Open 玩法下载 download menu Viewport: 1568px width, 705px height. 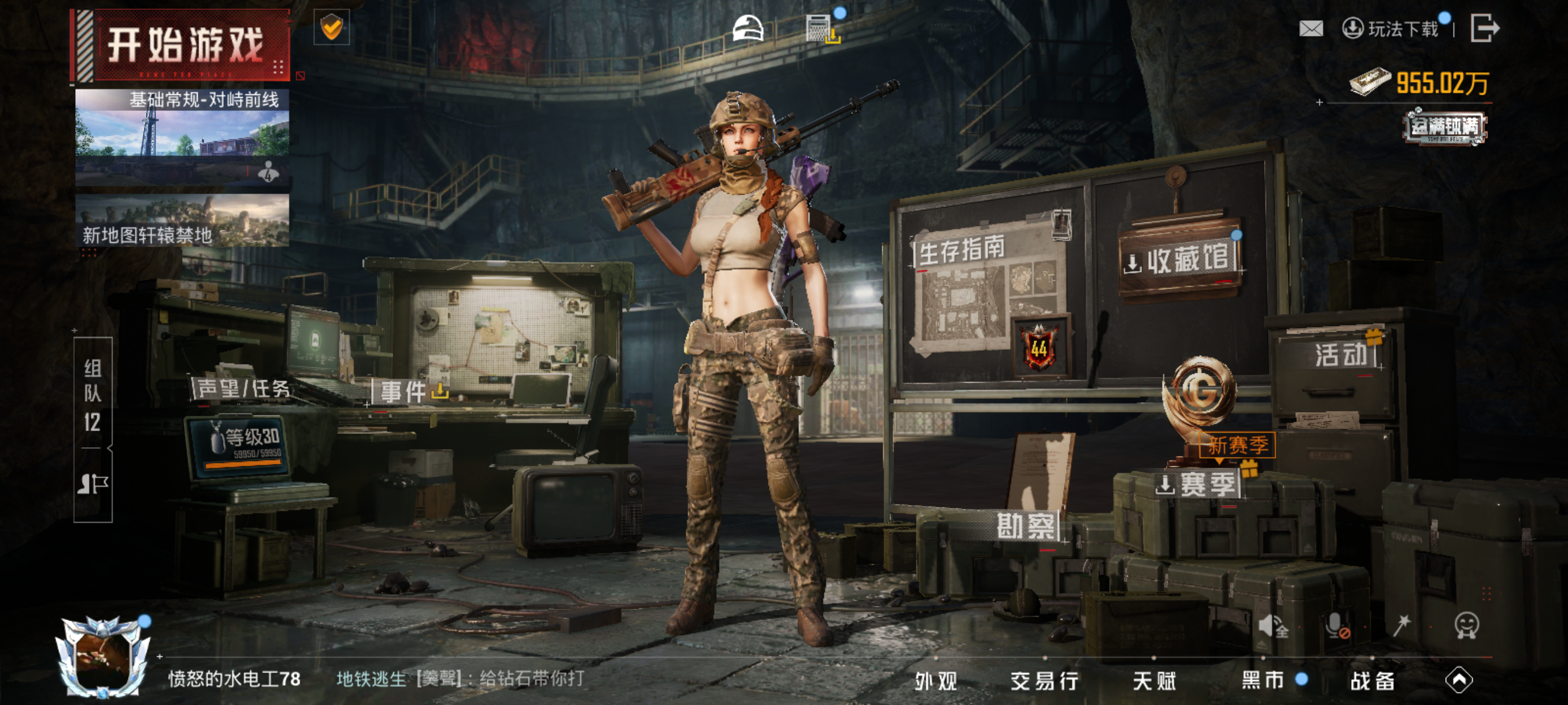1392,28
